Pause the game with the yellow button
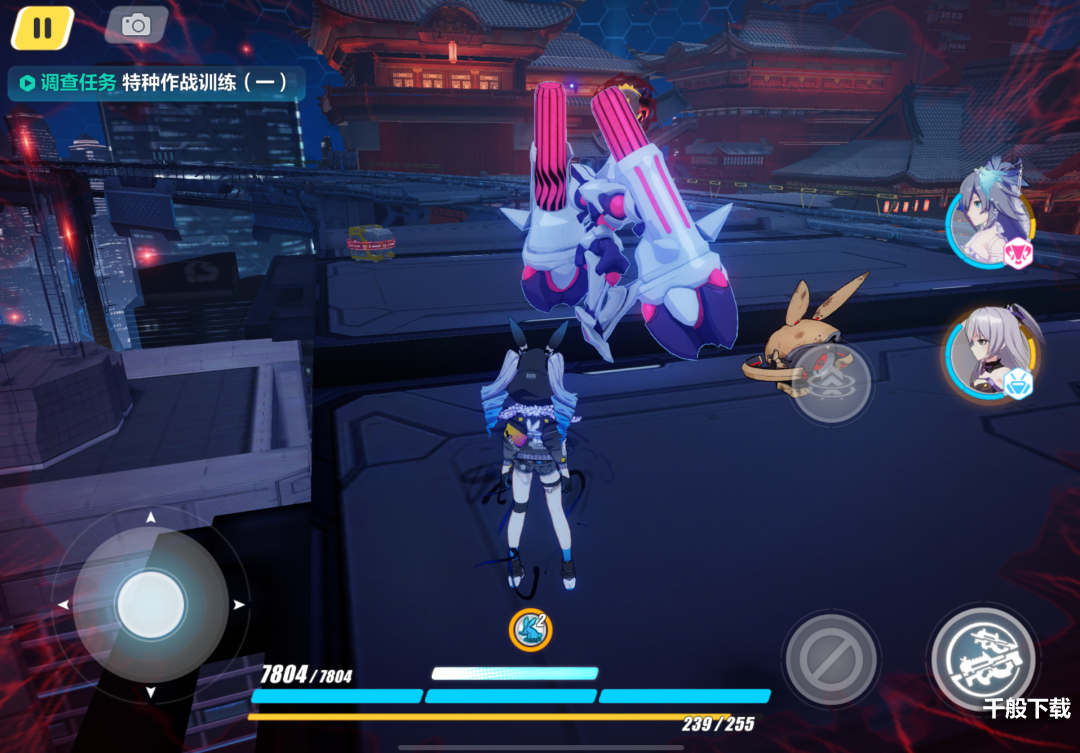The image size is (1080, 753). tap(42, 28)
